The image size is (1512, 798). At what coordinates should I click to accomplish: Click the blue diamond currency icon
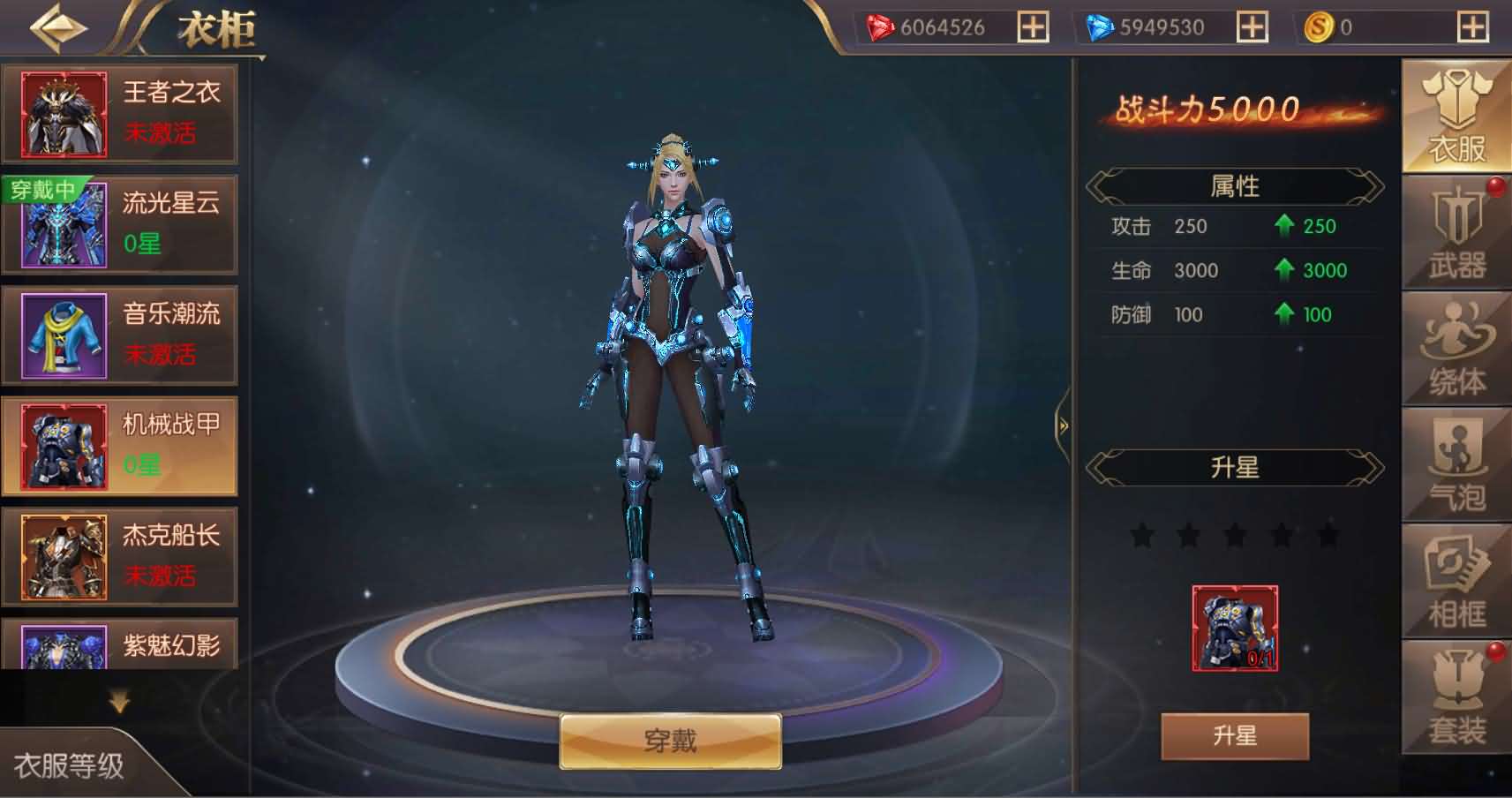coord(1100,26)
